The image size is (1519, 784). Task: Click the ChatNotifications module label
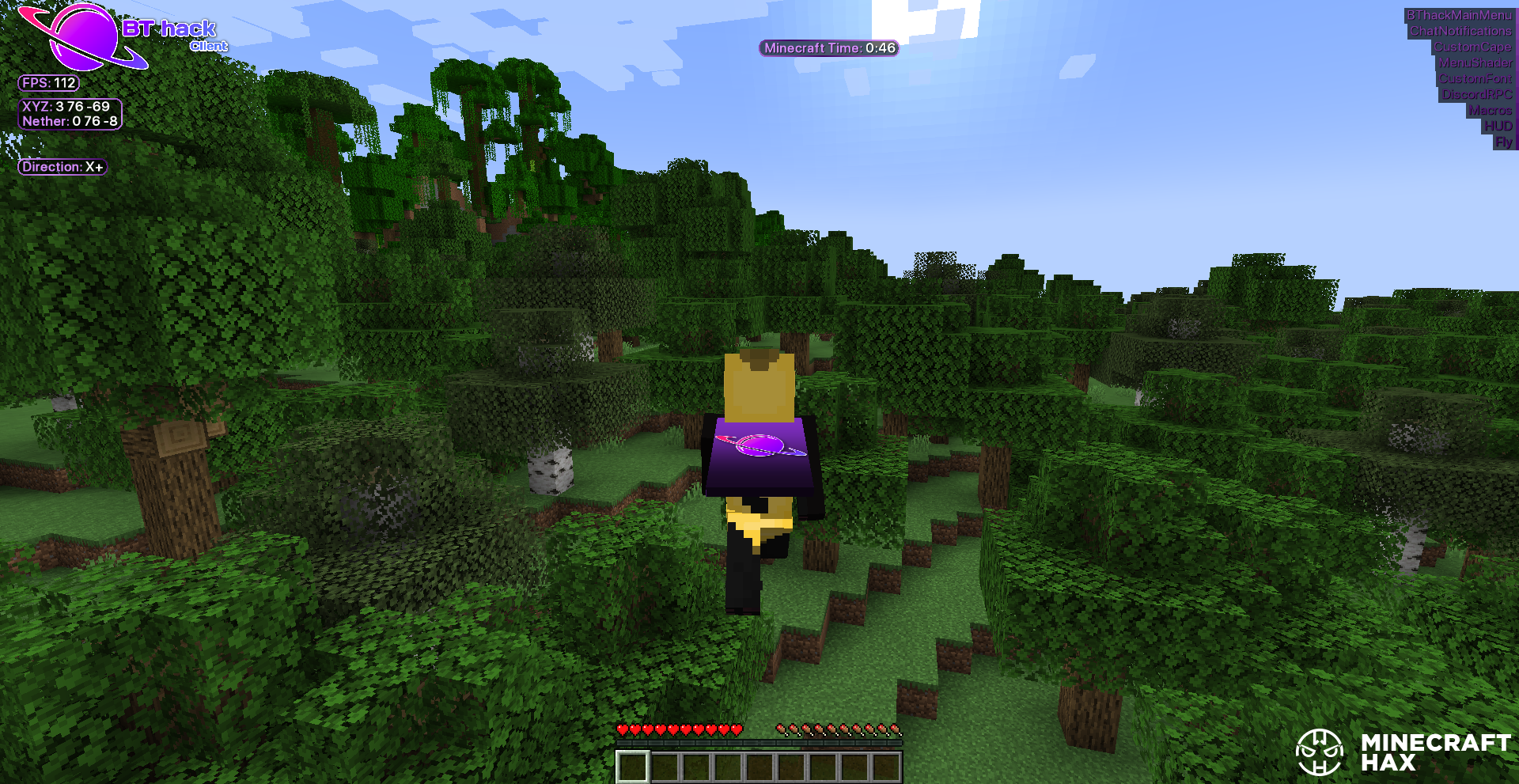[x=1460, y=31]
